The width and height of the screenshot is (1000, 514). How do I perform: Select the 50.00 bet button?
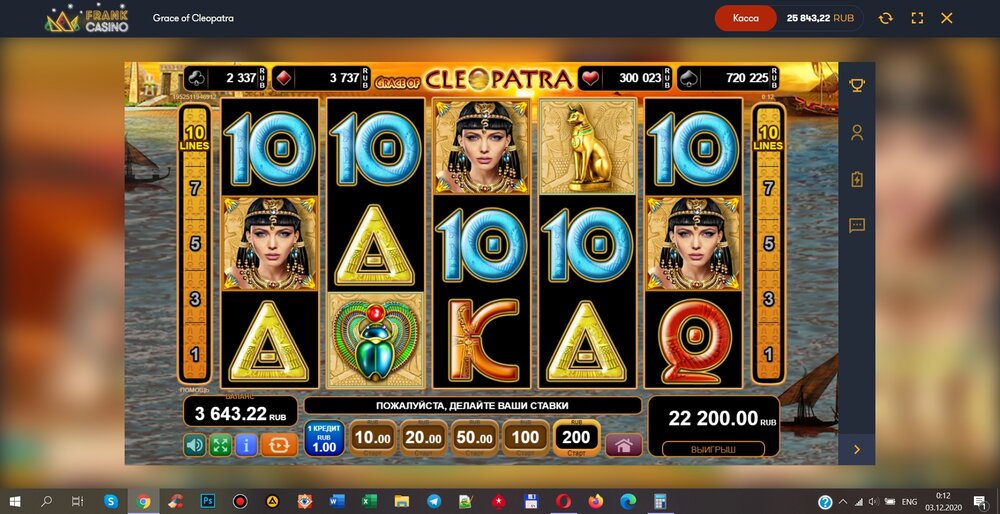474,438
